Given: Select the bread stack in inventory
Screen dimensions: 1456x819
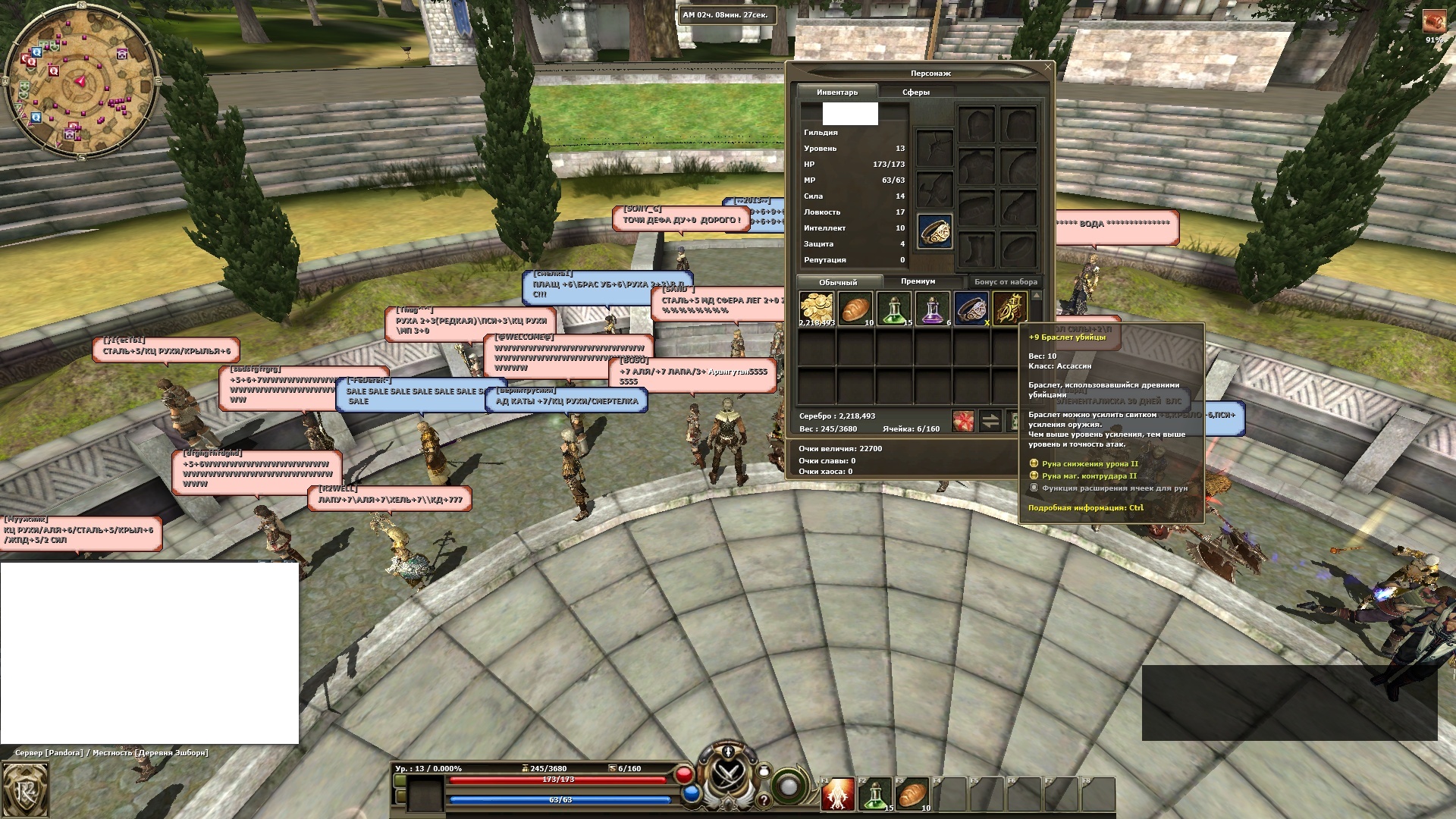Looking at the screenshot, I should [855, 309].
